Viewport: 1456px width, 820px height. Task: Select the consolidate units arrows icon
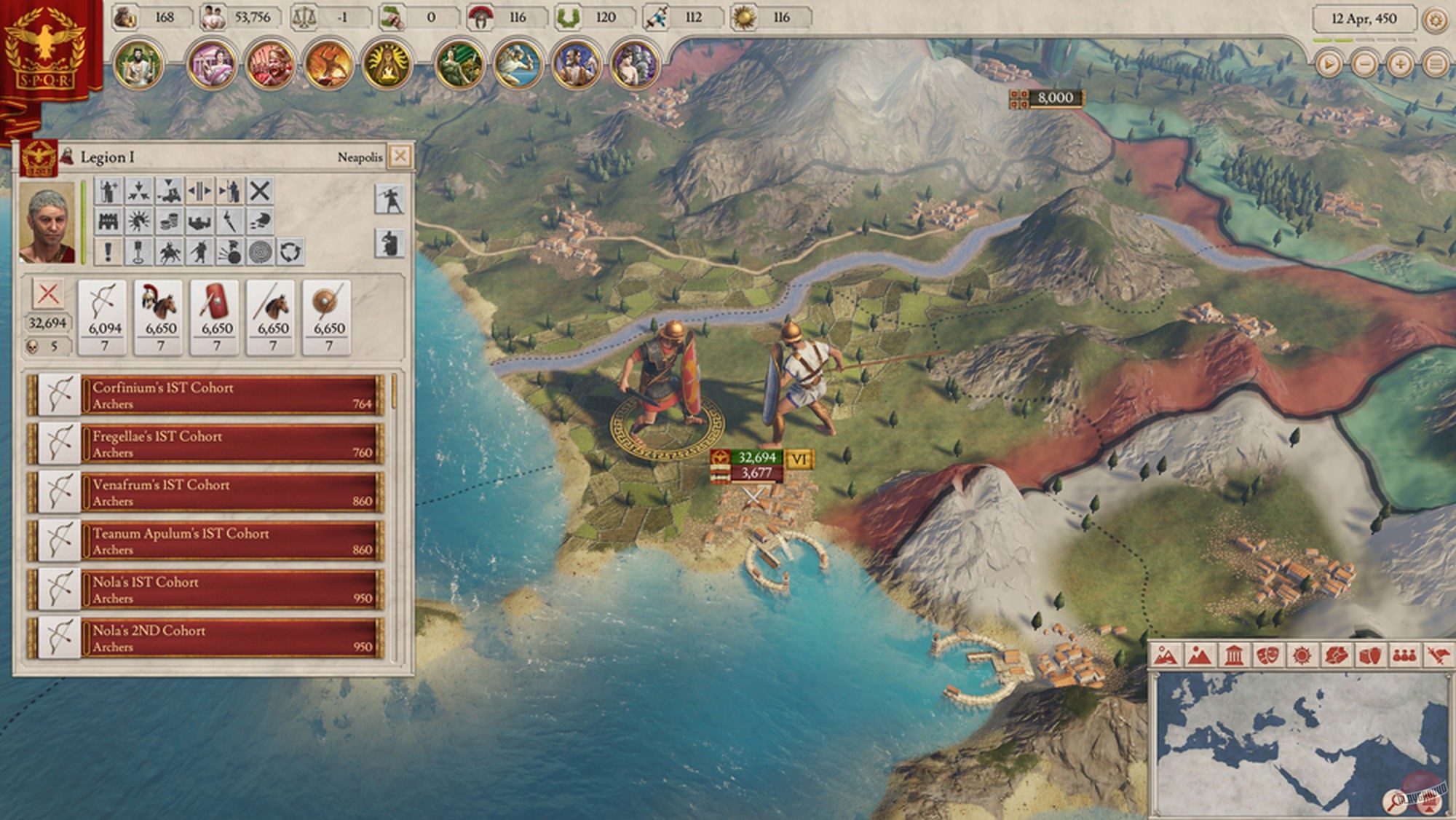point(138,191)
